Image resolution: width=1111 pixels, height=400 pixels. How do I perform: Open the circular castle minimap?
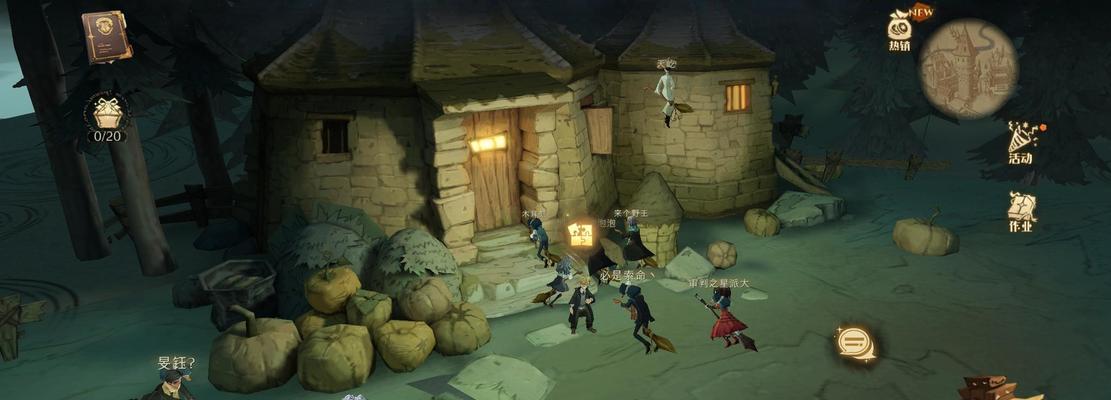pyautogui.click(x=967, y=69)
